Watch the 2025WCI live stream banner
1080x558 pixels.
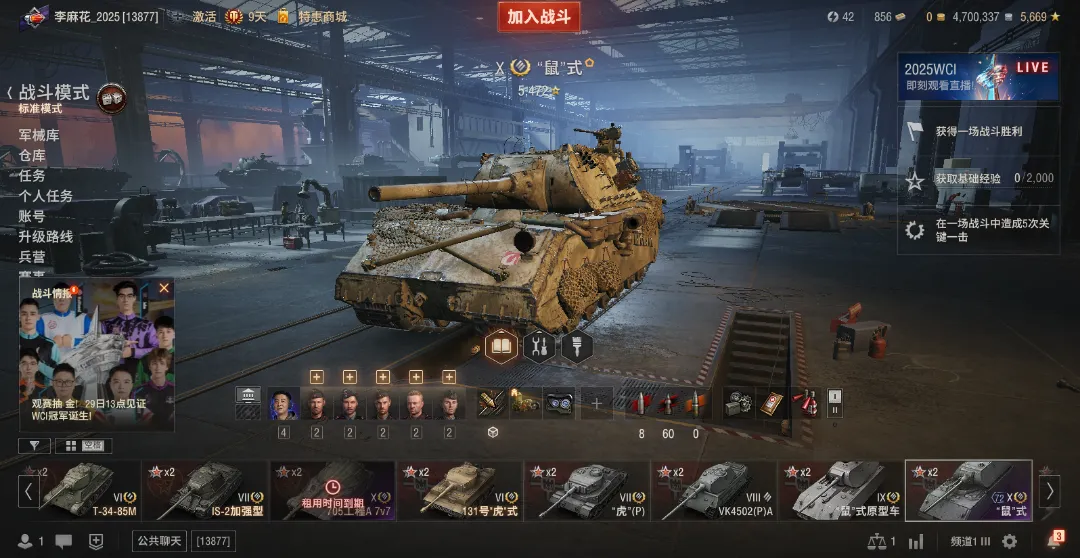tap(978, 77)
